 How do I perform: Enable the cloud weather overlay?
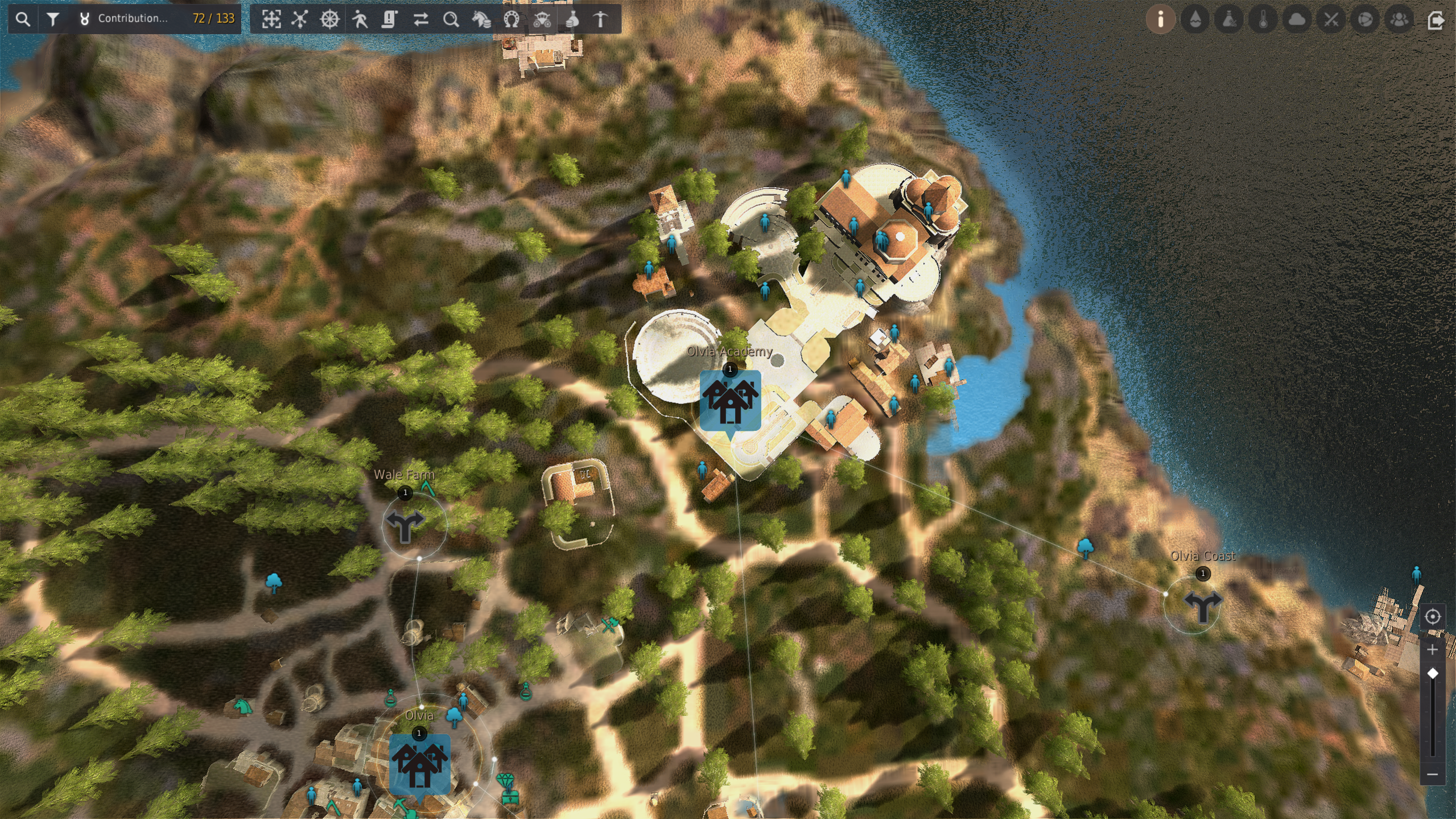(x=1297, y=19)
